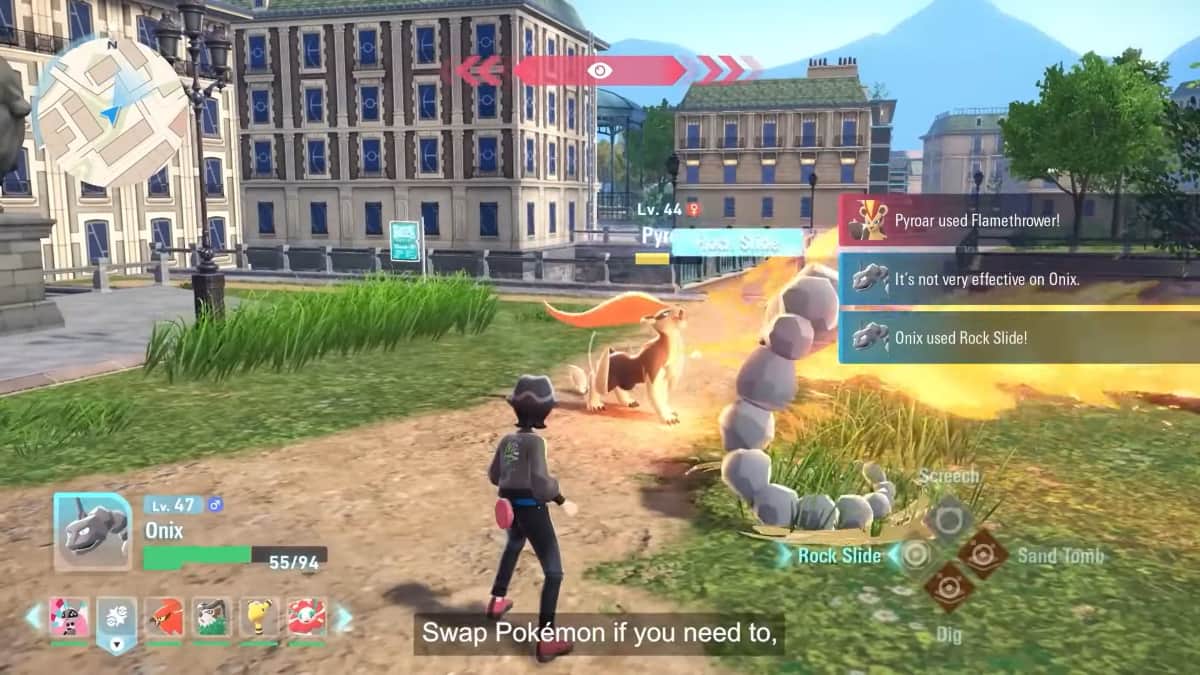Click the eye lock-on target indicator

pyautogui.click(x=599, y=70)
